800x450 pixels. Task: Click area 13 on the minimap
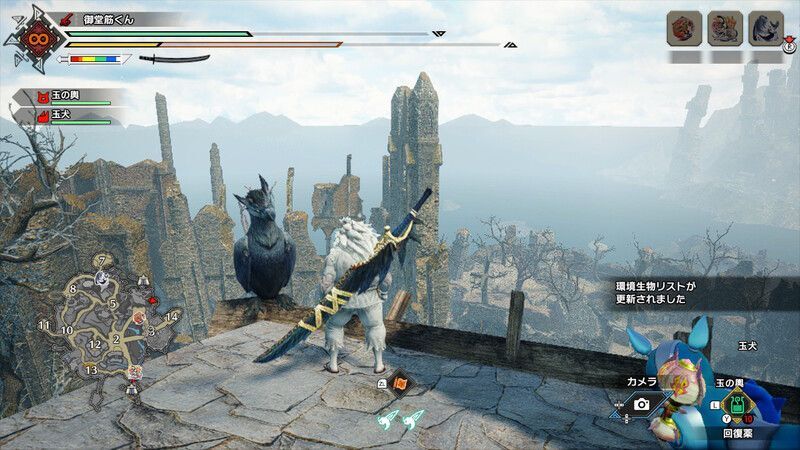91,370
